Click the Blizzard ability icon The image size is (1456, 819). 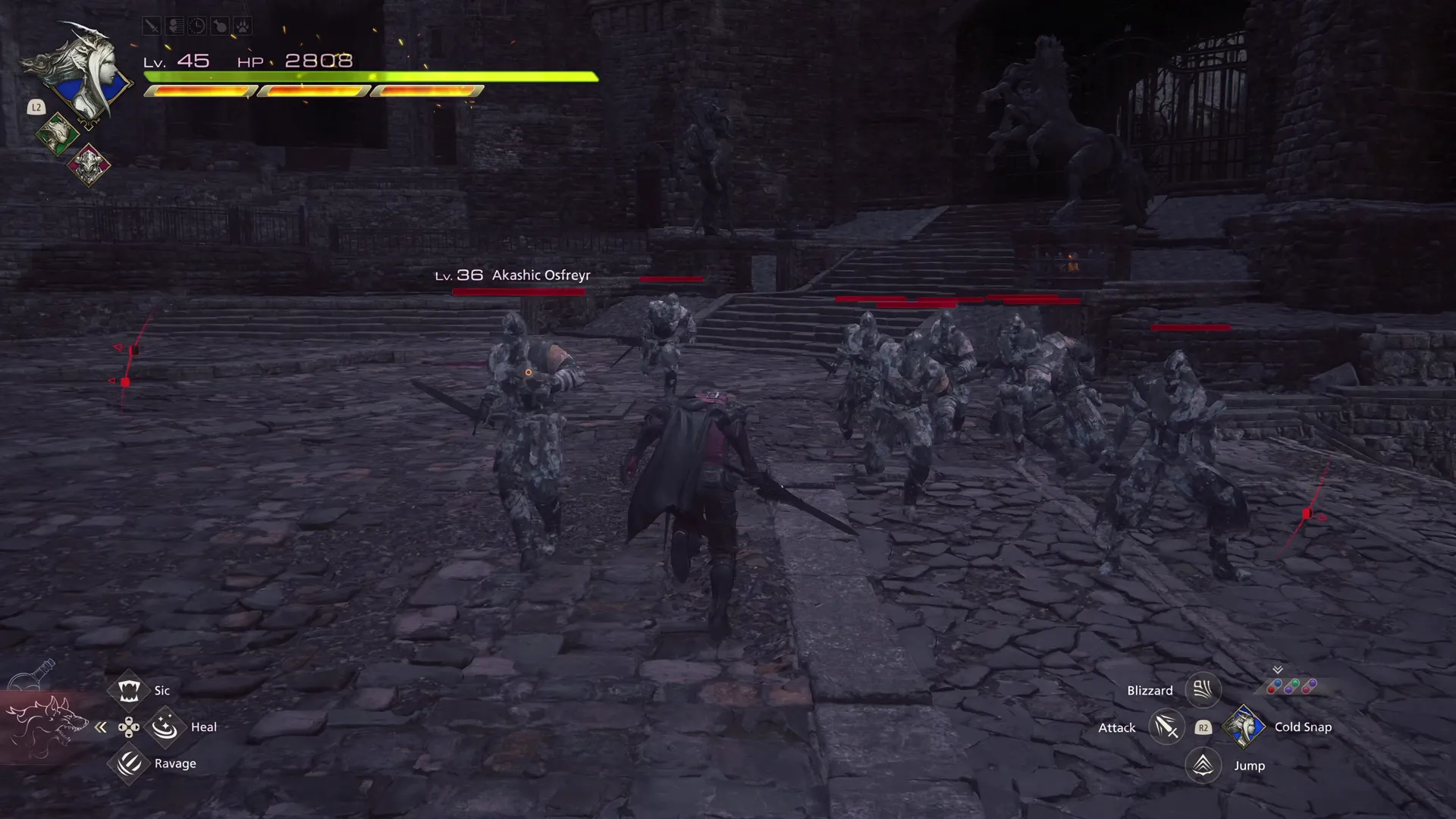coord(1203,689)
